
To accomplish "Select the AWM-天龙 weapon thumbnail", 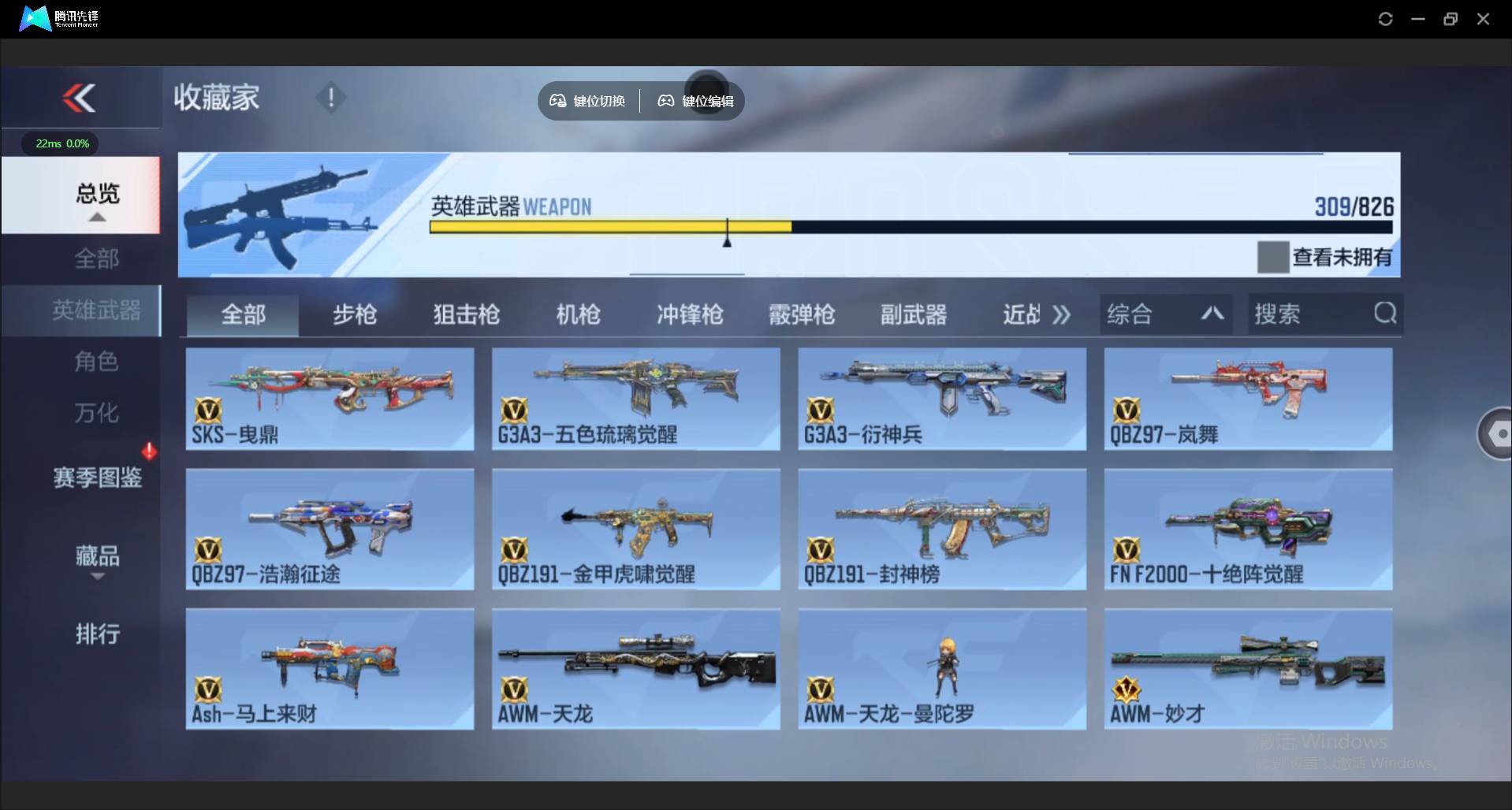I will click(x=635, y=669).
